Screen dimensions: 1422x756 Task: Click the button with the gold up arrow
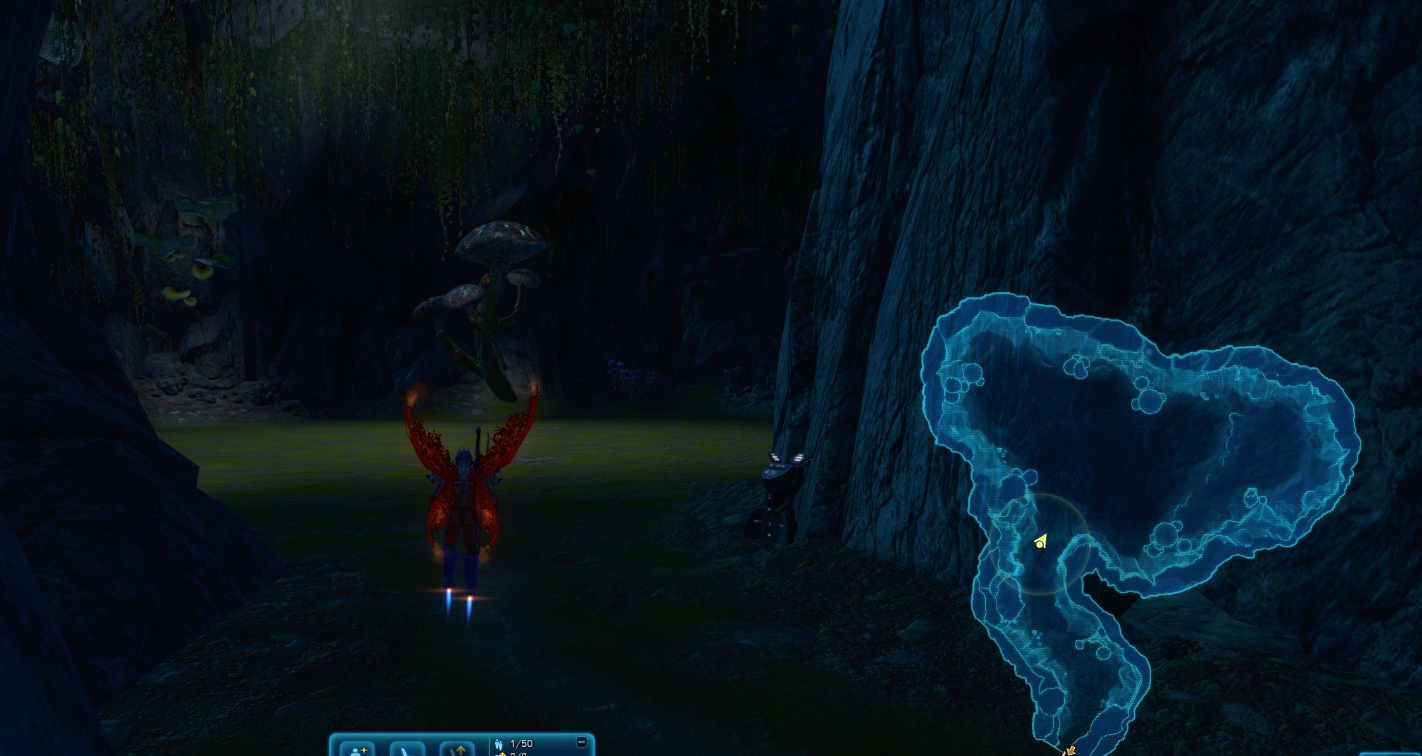point(457,748)
